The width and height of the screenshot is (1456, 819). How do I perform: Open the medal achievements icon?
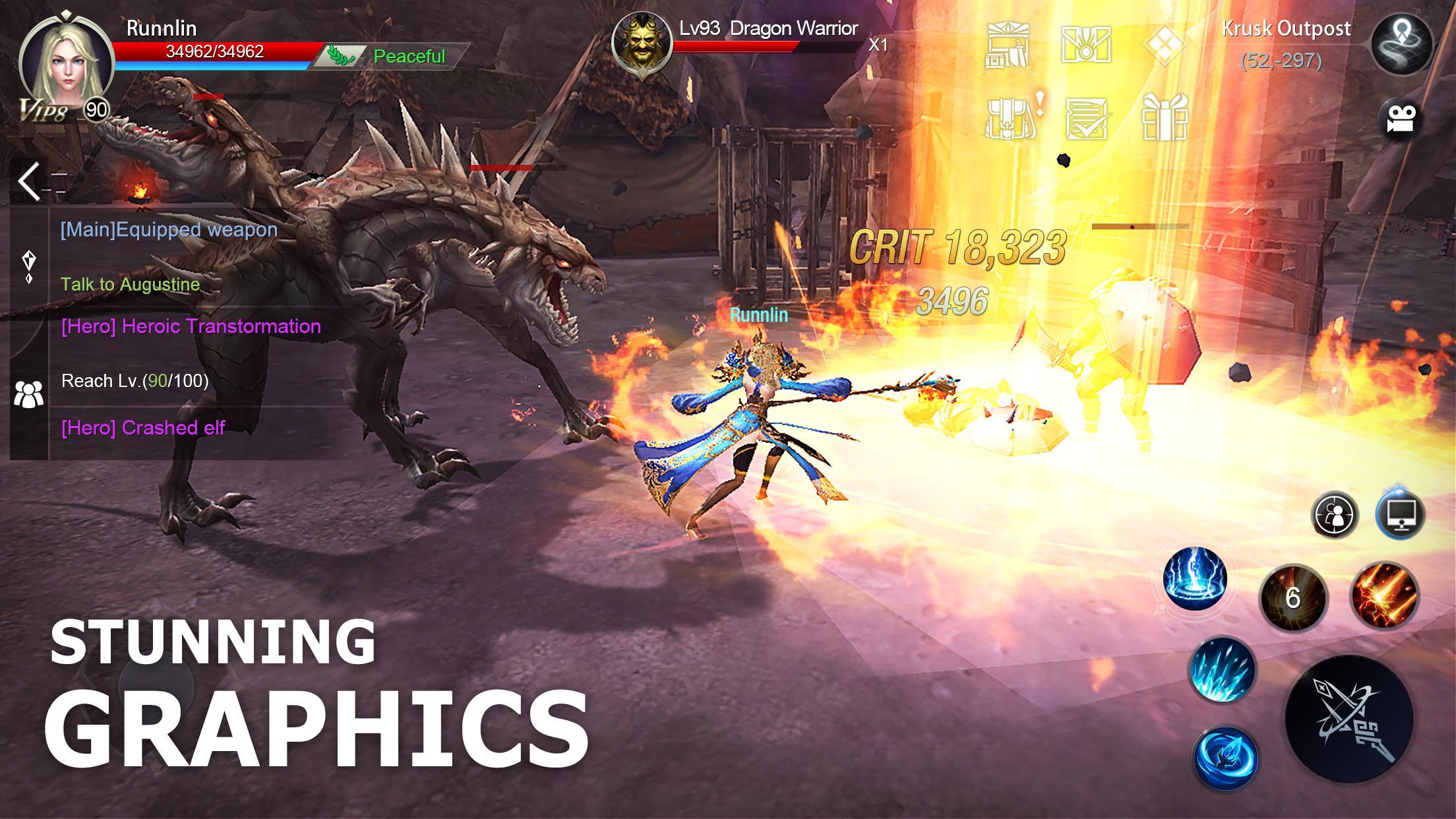pyautogui.click(x=1088, y=46)
